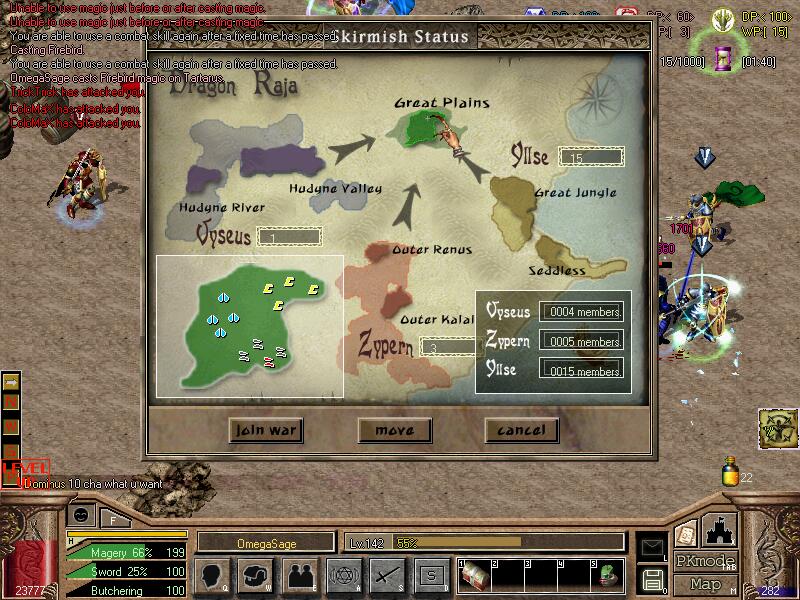
Task: Click the S skill button
Action: click(431, 575)
